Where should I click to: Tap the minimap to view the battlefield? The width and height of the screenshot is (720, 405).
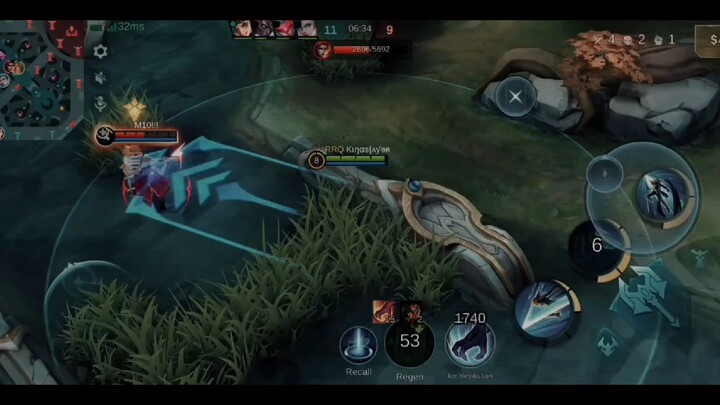[x=40, y=75]
